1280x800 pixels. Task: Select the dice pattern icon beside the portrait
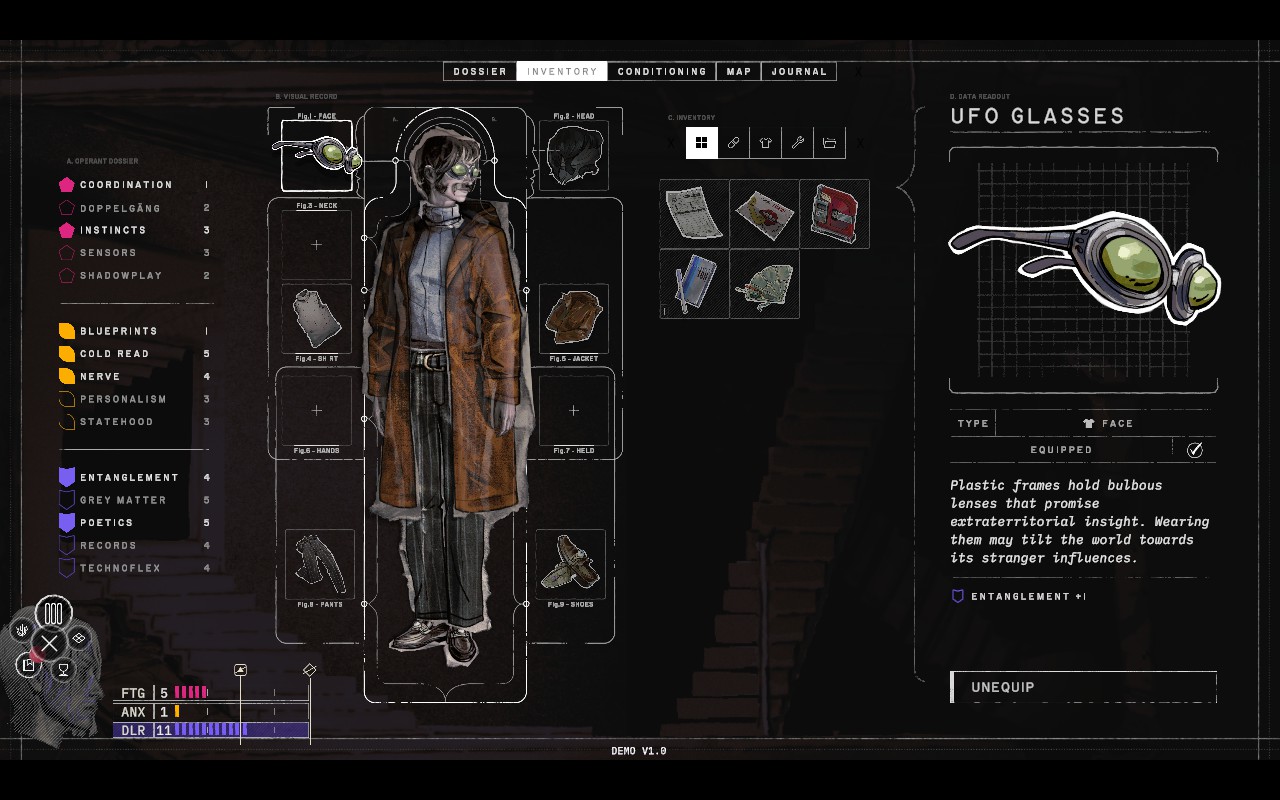78,637
